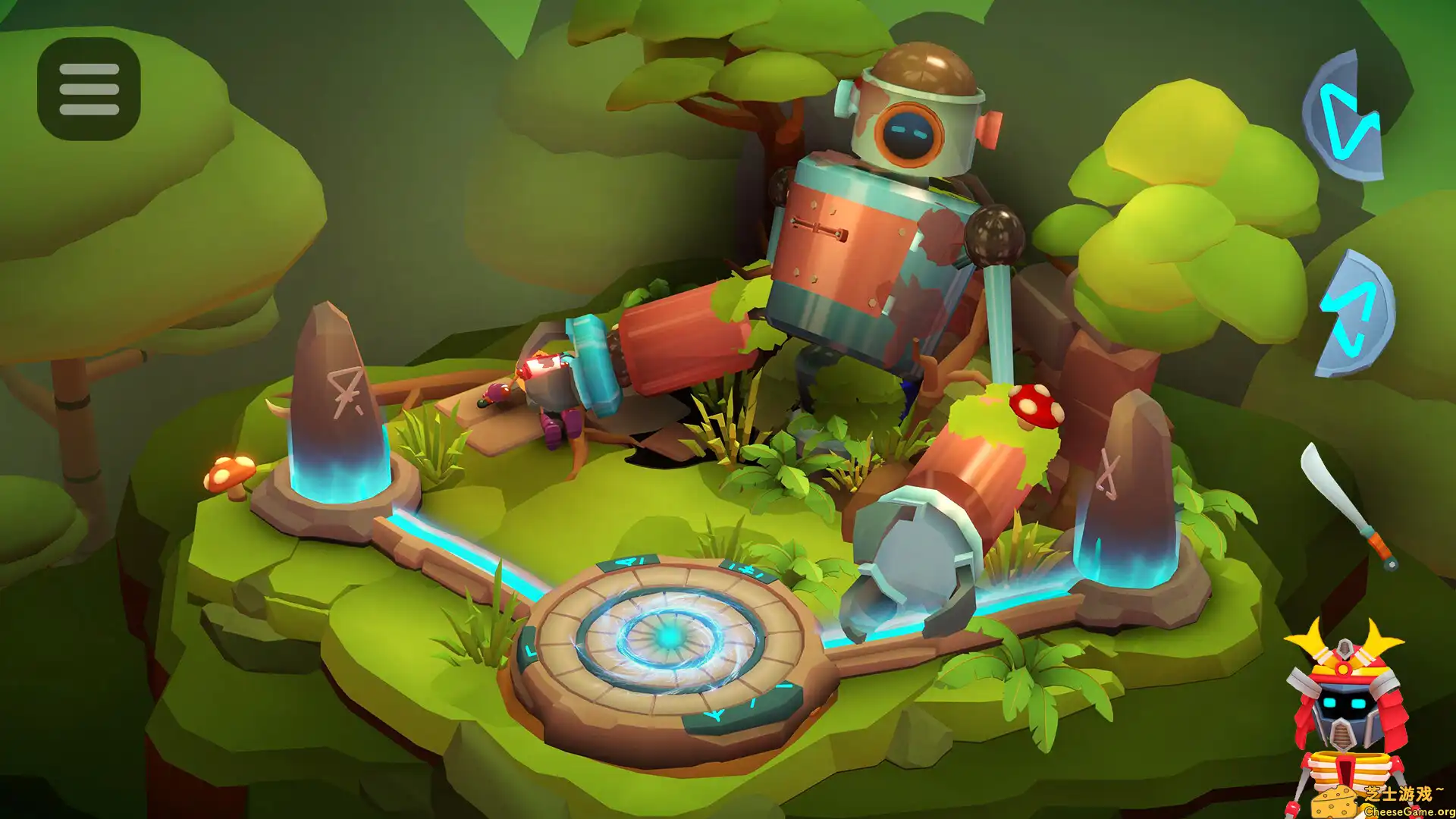Tap the robot's orange ear cap
Viewport: 1456px width, 819px height.
(x=987, y=127)
